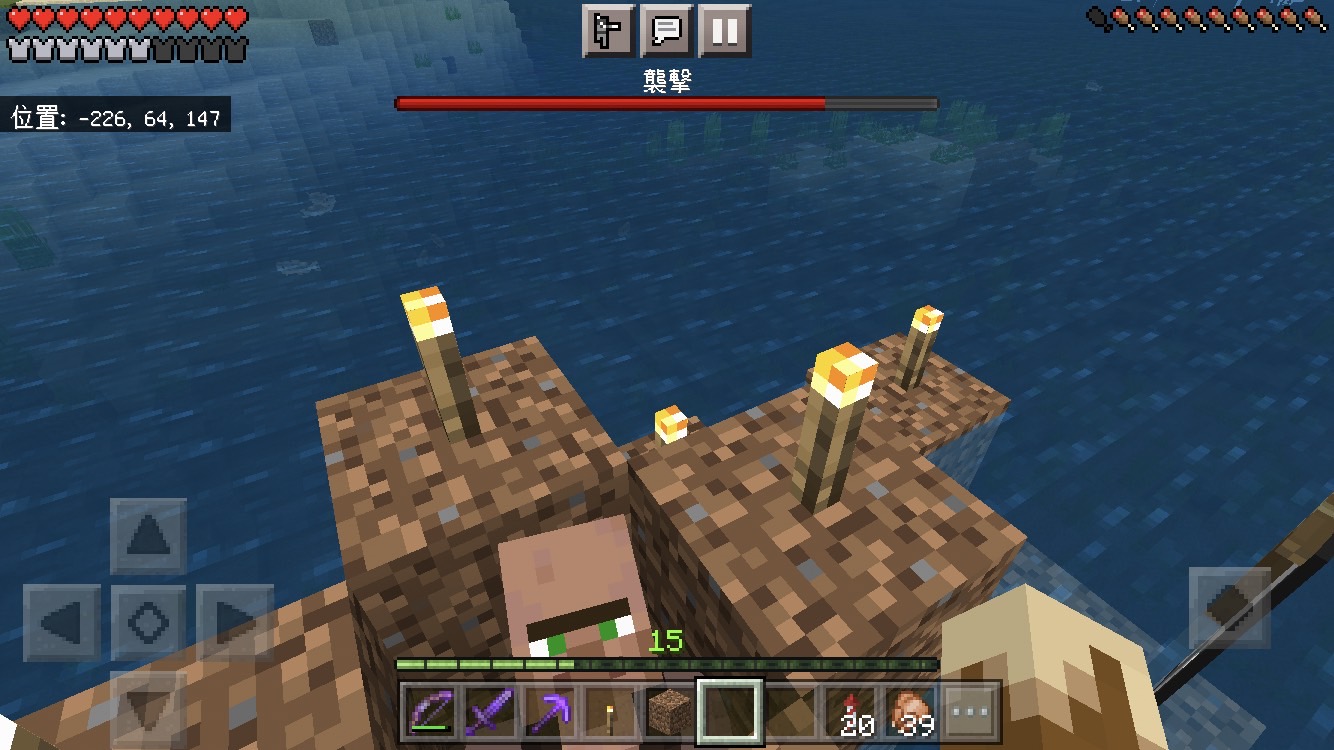Pause the game
Image resolution: width=1334 pixels, height=750 pixels.
pos(724,31)
